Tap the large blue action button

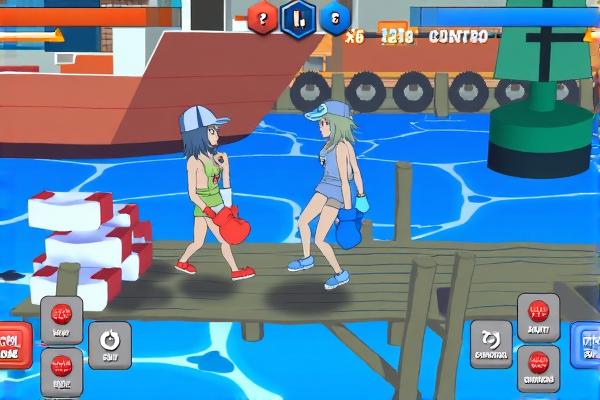pos(587,346)
